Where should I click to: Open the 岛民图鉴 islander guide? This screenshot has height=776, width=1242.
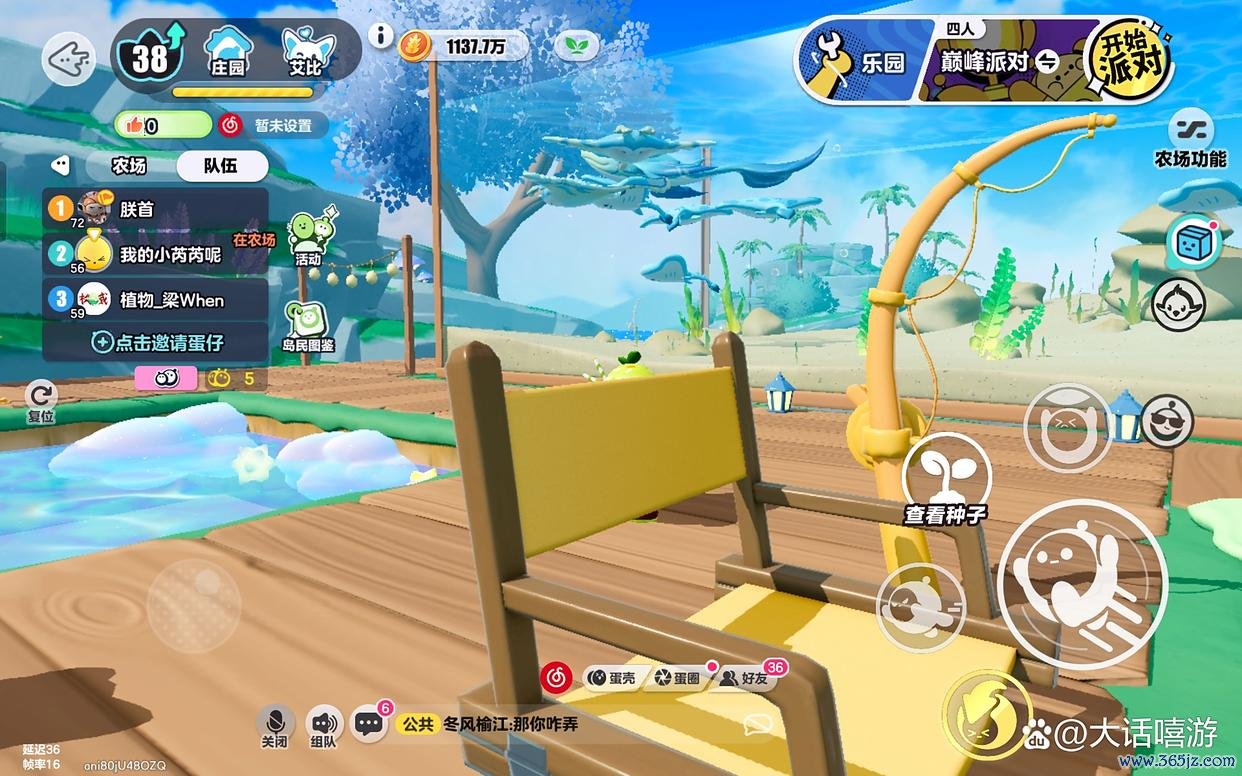[307, 326]
